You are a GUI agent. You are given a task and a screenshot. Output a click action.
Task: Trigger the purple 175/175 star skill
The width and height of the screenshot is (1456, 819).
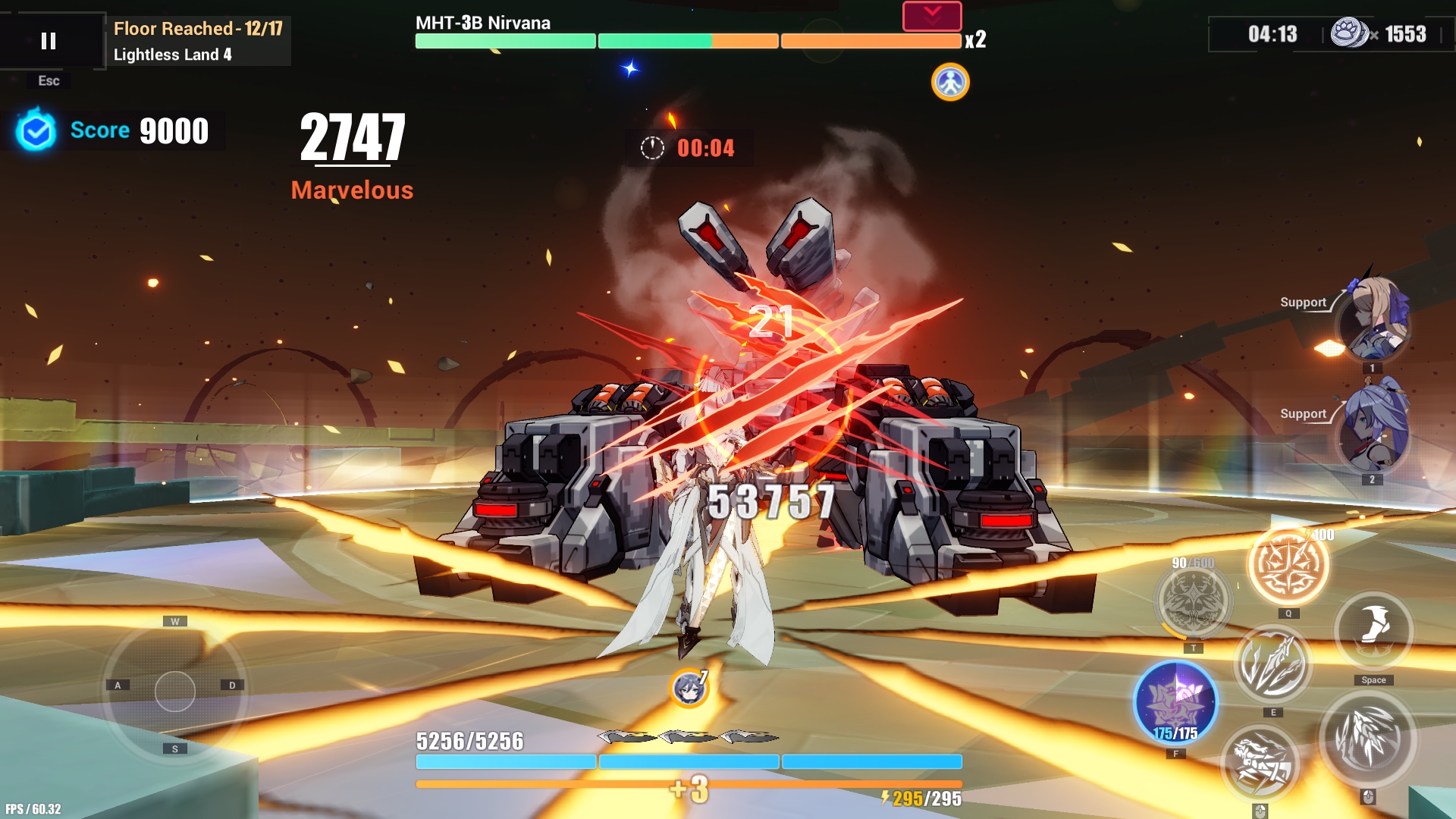pos(1175,701)
